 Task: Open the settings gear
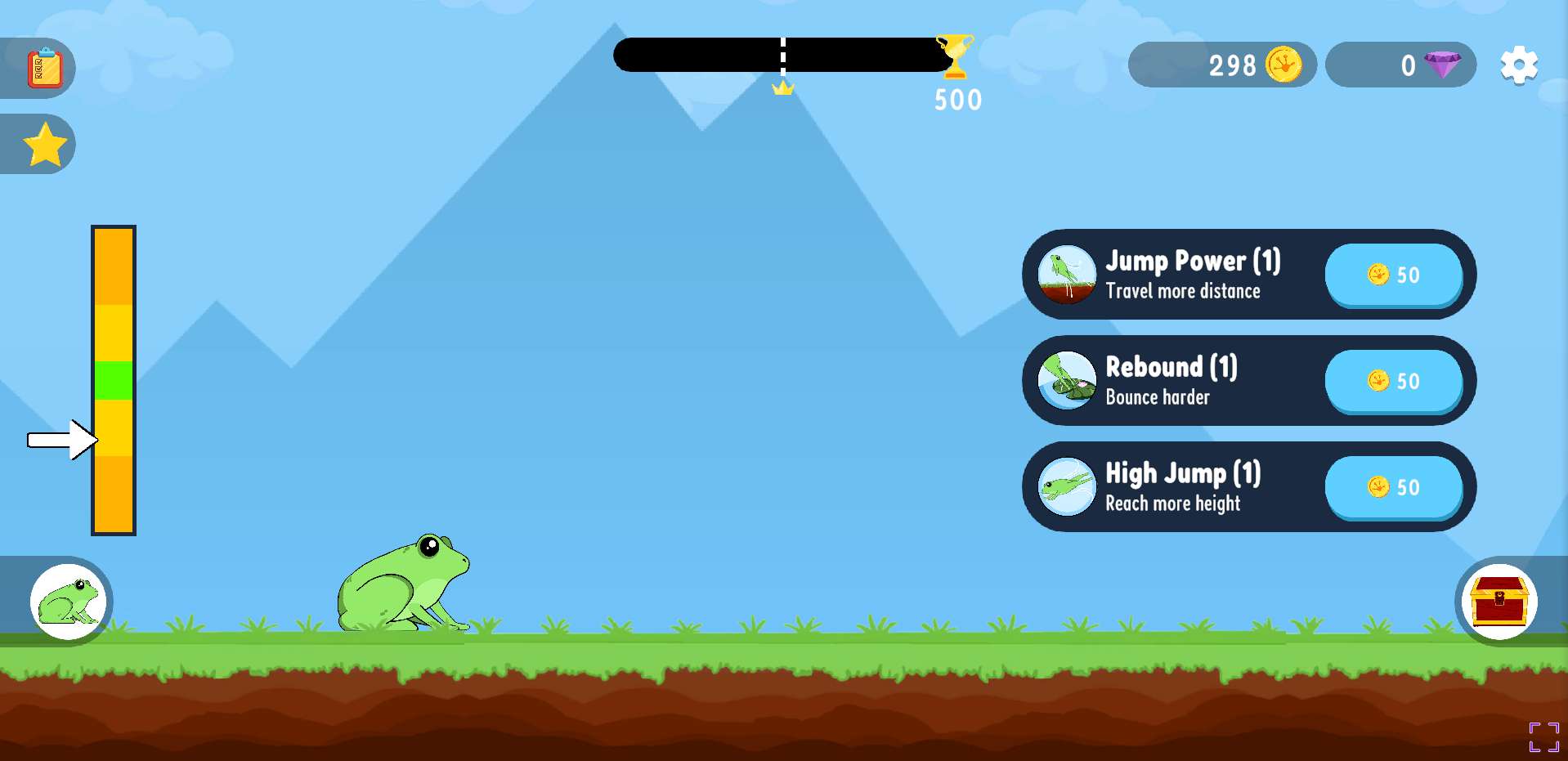click(1519, 65)
